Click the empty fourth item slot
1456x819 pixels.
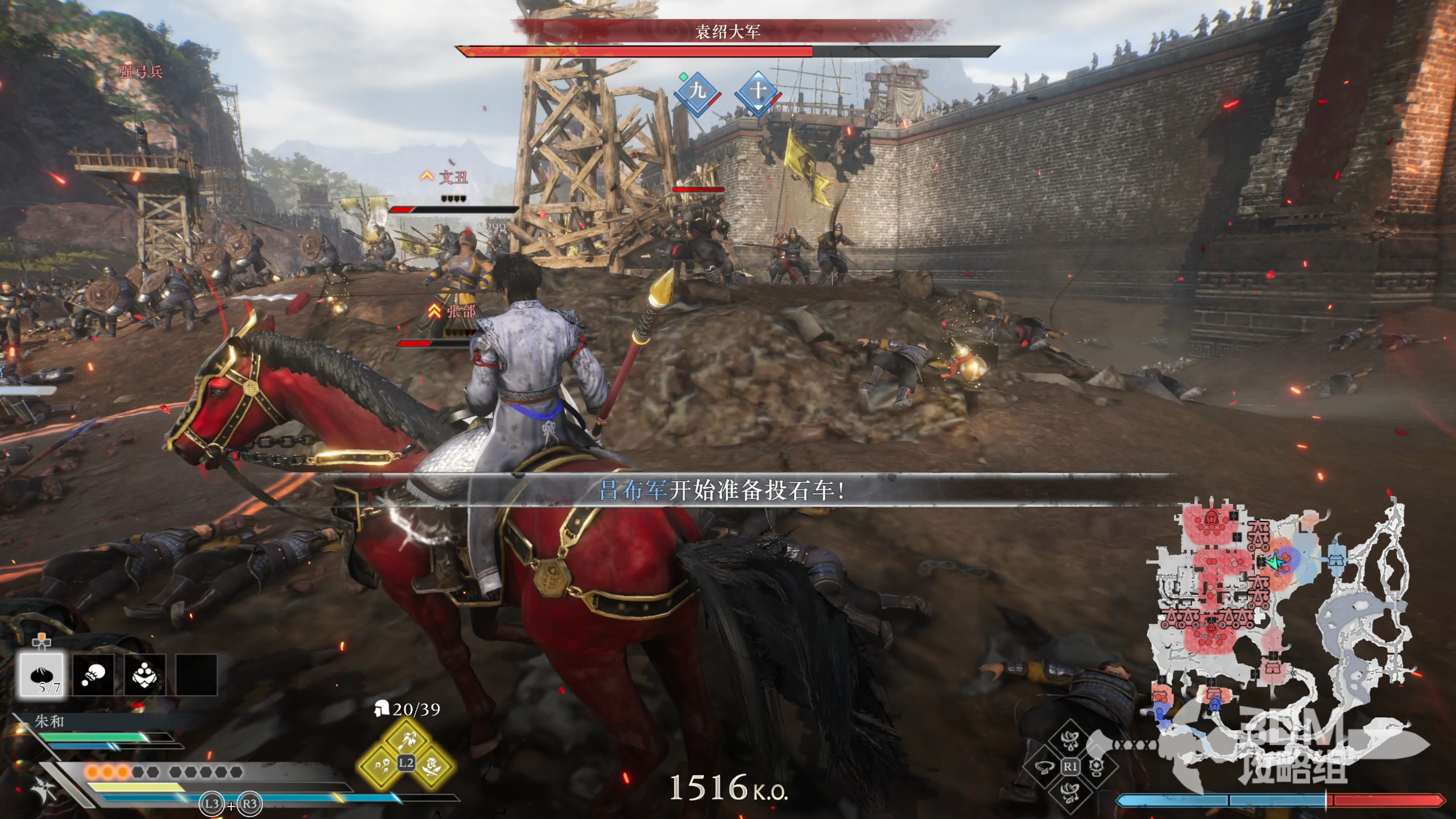pos(196,675)
